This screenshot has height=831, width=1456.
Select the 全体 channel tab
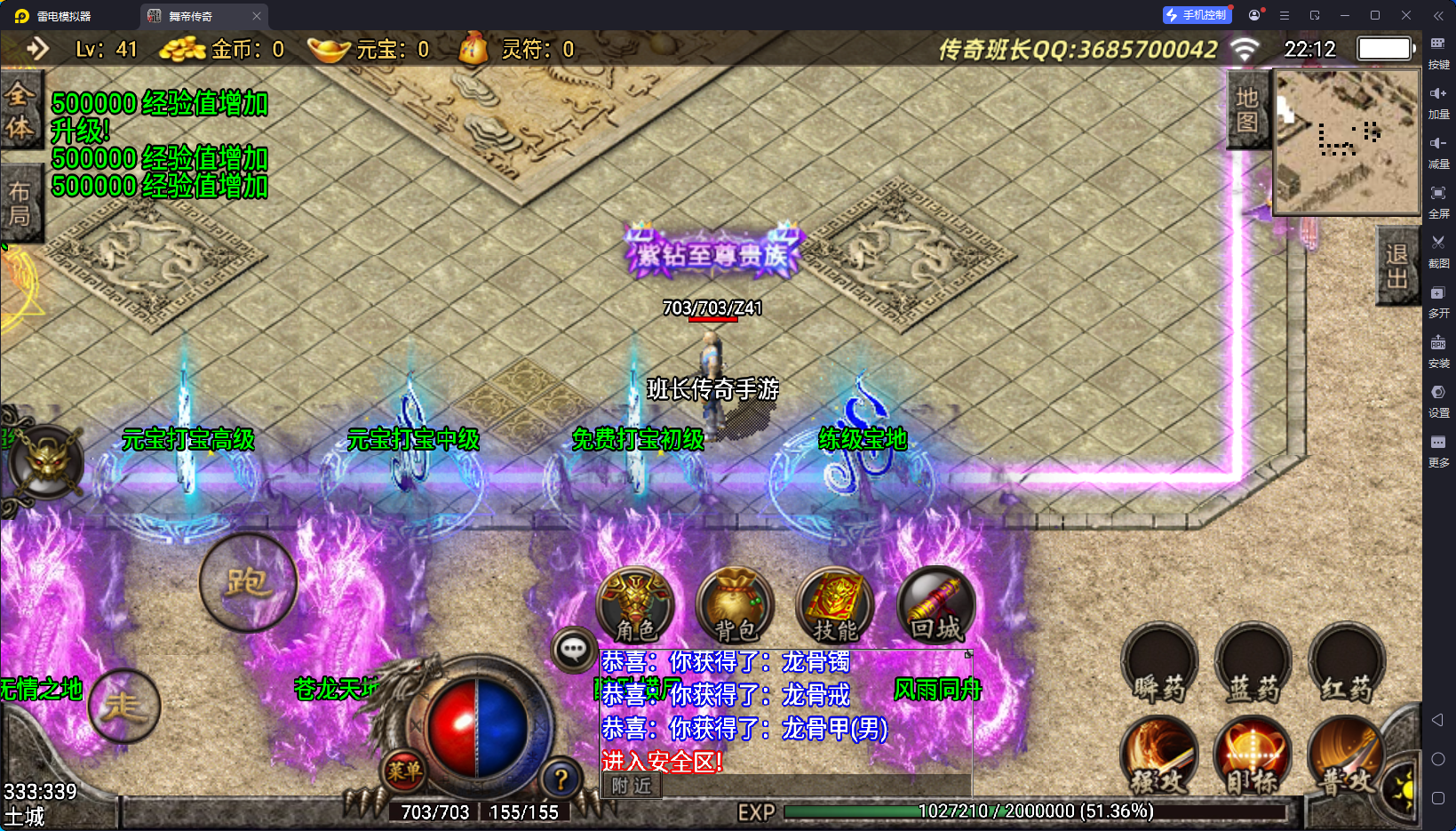click(x=20, y=111)
